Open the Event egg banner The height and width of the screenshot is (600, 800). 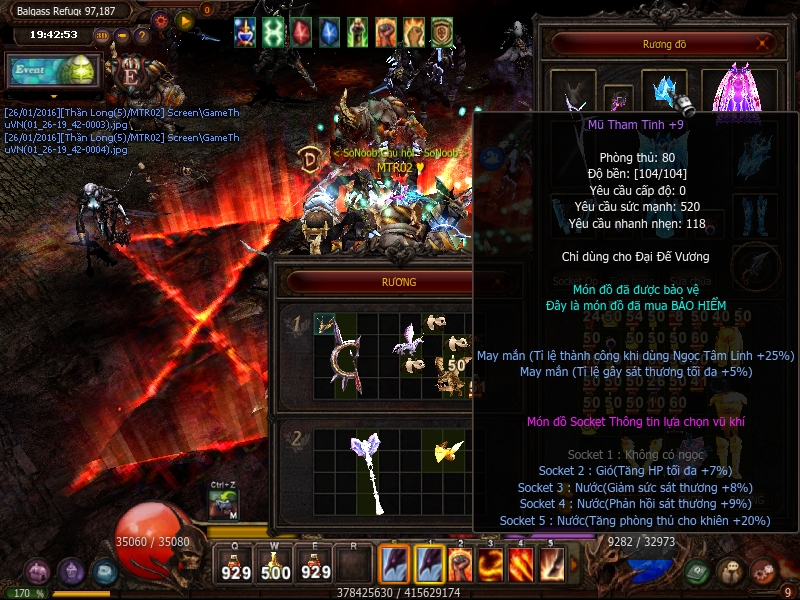point(55,70)
